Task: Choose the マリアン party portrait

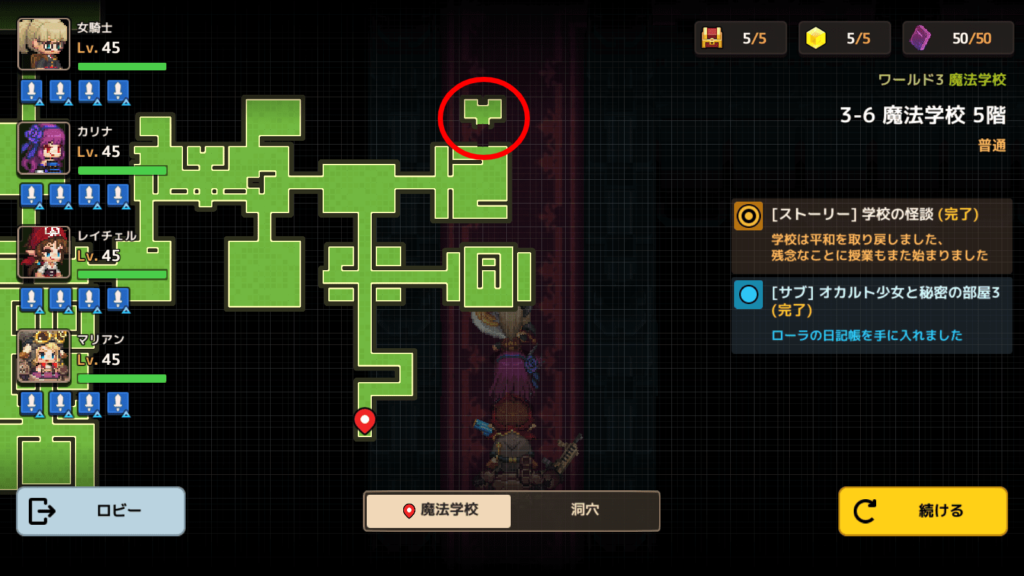Action: [43, 357]
